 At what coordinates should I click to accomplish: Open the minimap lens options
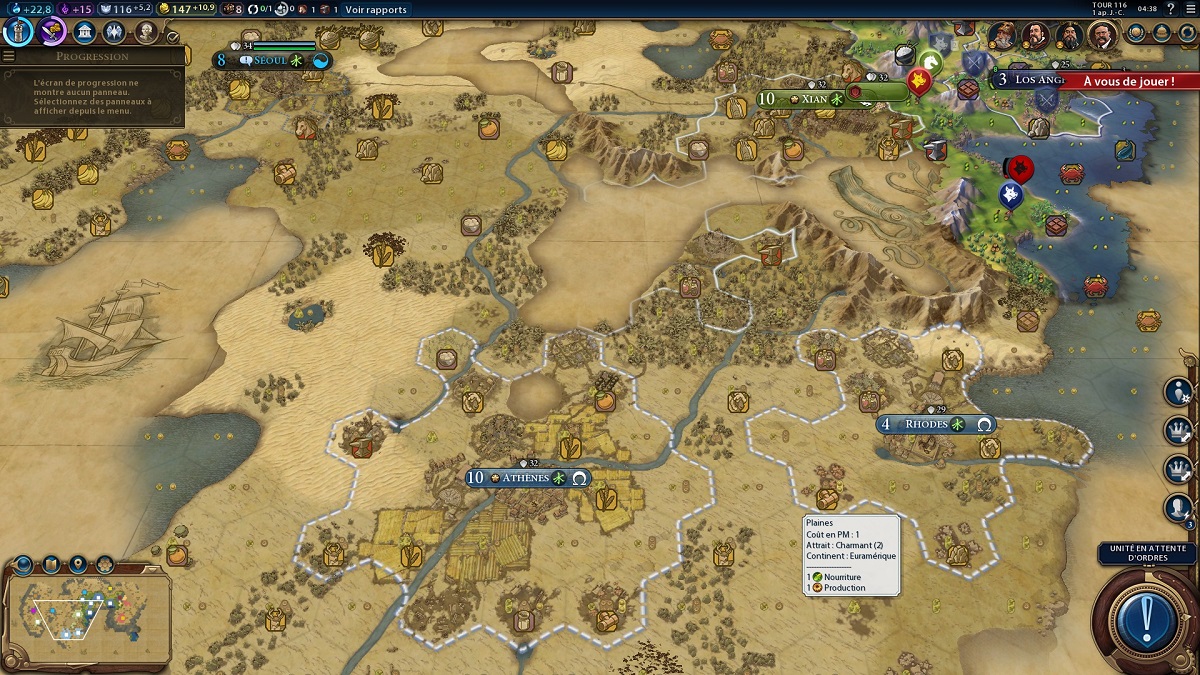click(x=23, y=566)
